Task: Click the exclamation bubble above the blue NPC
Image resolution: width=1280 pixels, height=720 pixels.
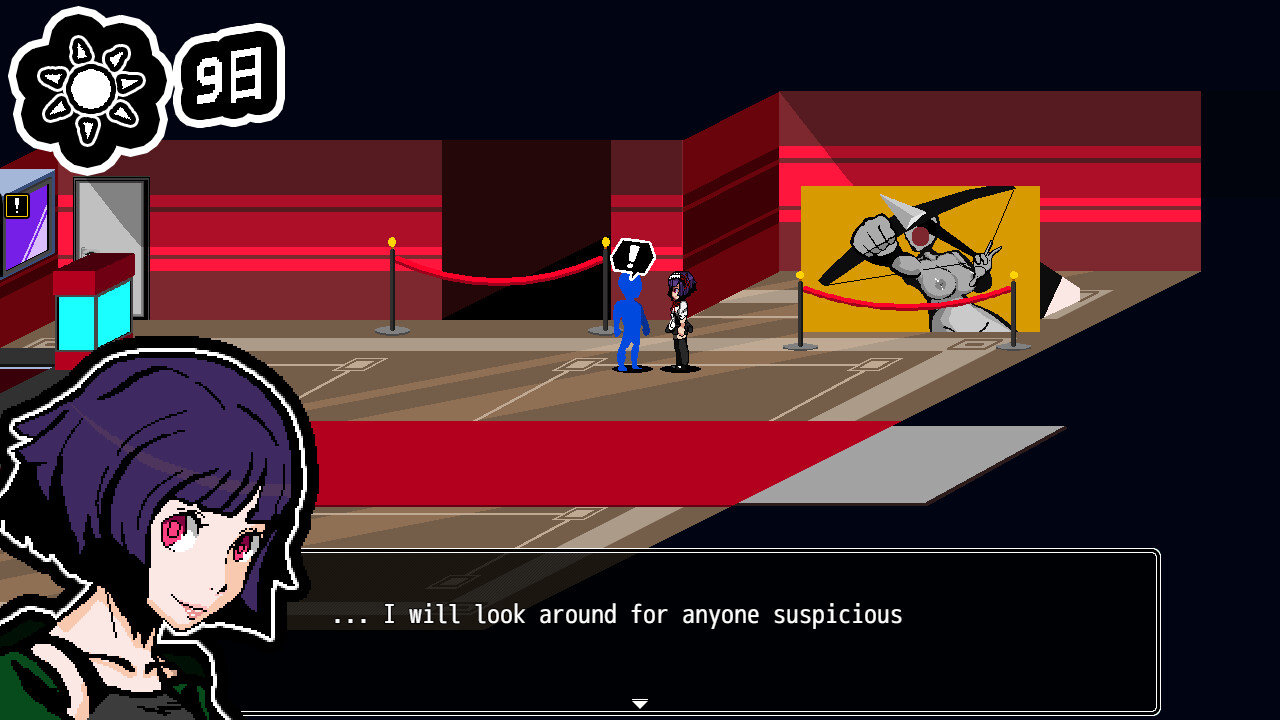Action: tap(632, 256)
